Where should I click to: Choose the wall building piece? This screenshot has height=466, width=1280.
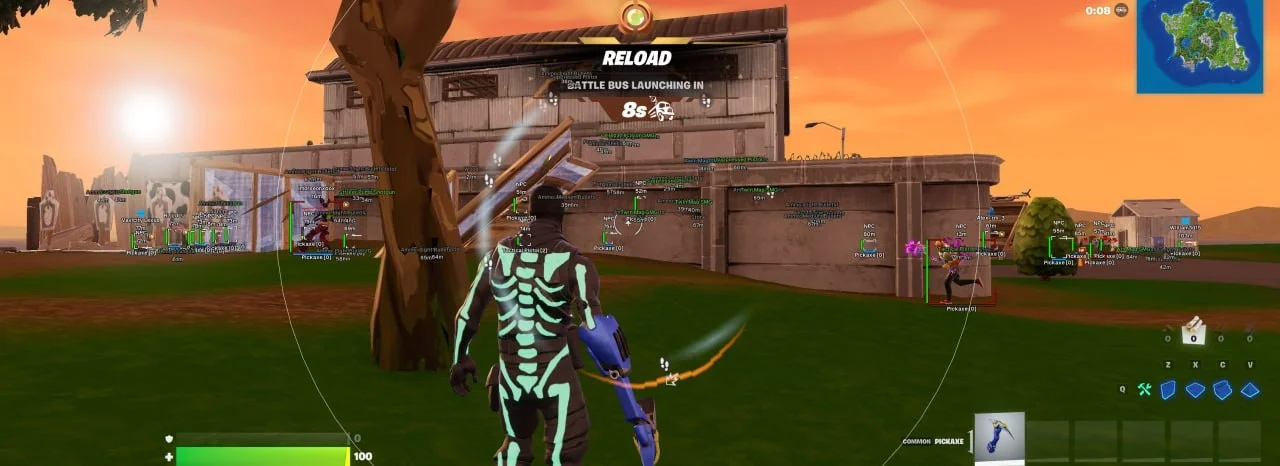[1168, 390]
